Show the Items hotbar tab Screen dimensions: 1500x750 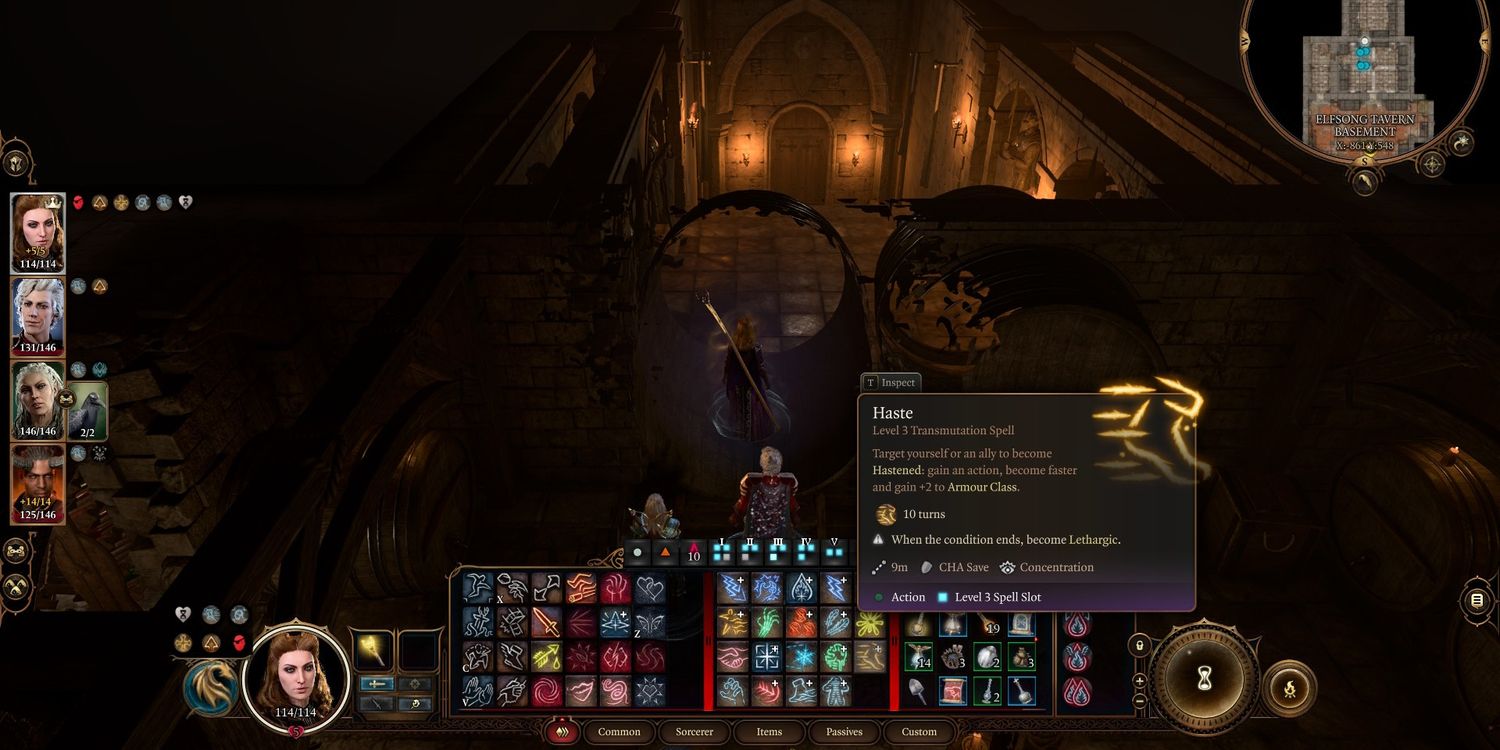[x=769, y=732]
